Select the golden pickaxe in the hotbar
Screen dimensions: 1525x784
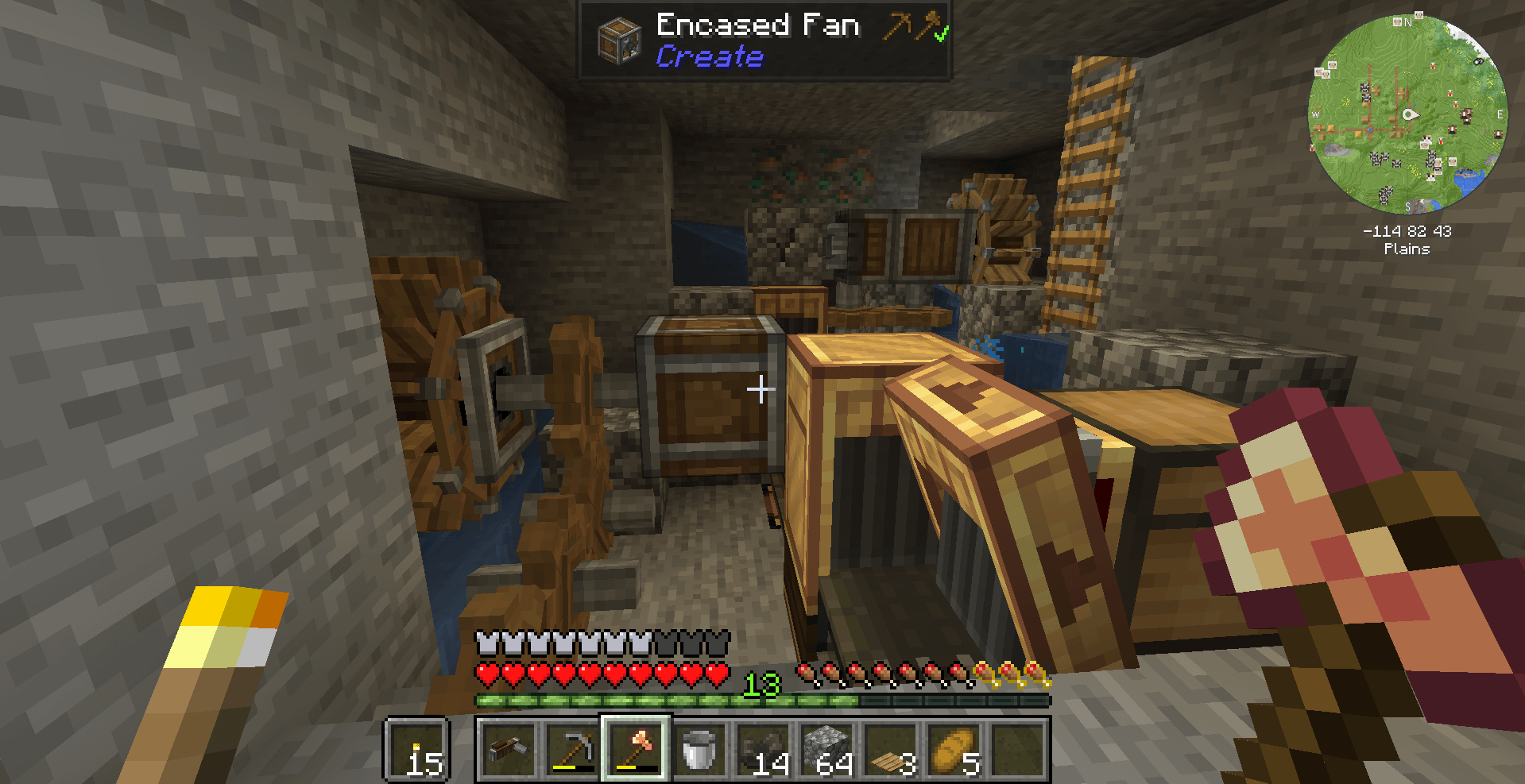click(x=571, y=751)
